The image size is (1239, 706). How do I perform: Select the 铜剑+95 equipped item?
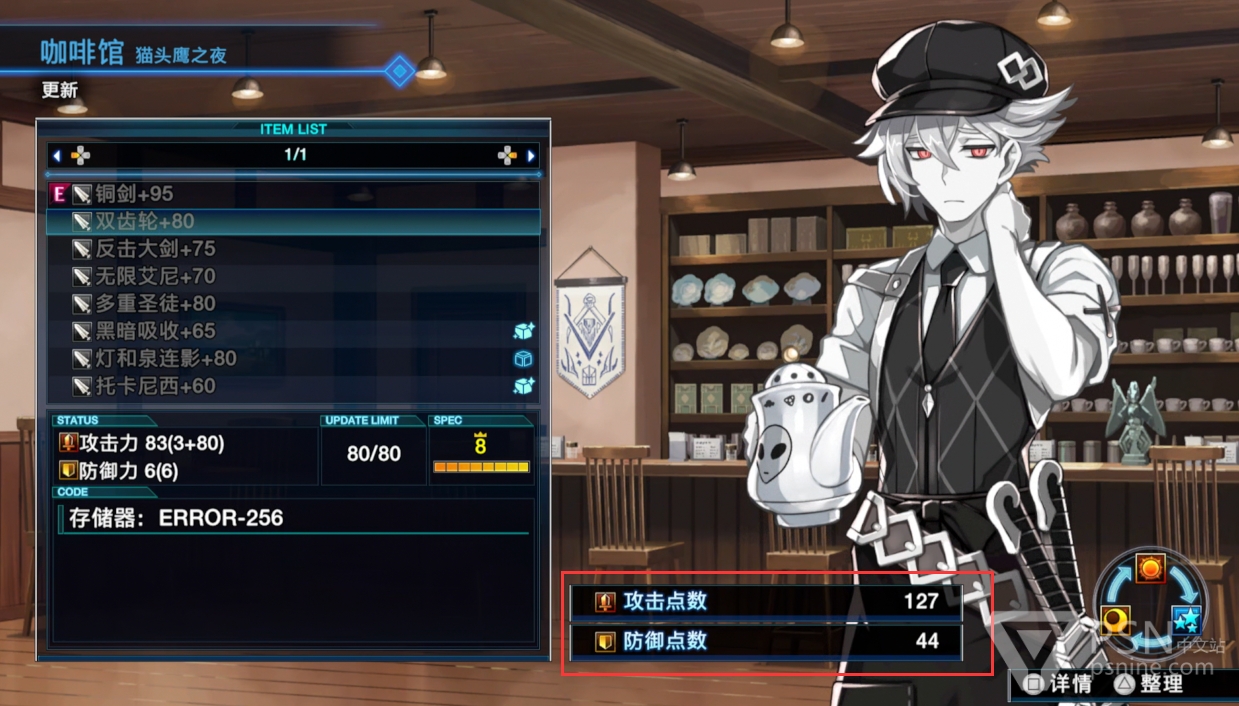(x=133, y=194)
